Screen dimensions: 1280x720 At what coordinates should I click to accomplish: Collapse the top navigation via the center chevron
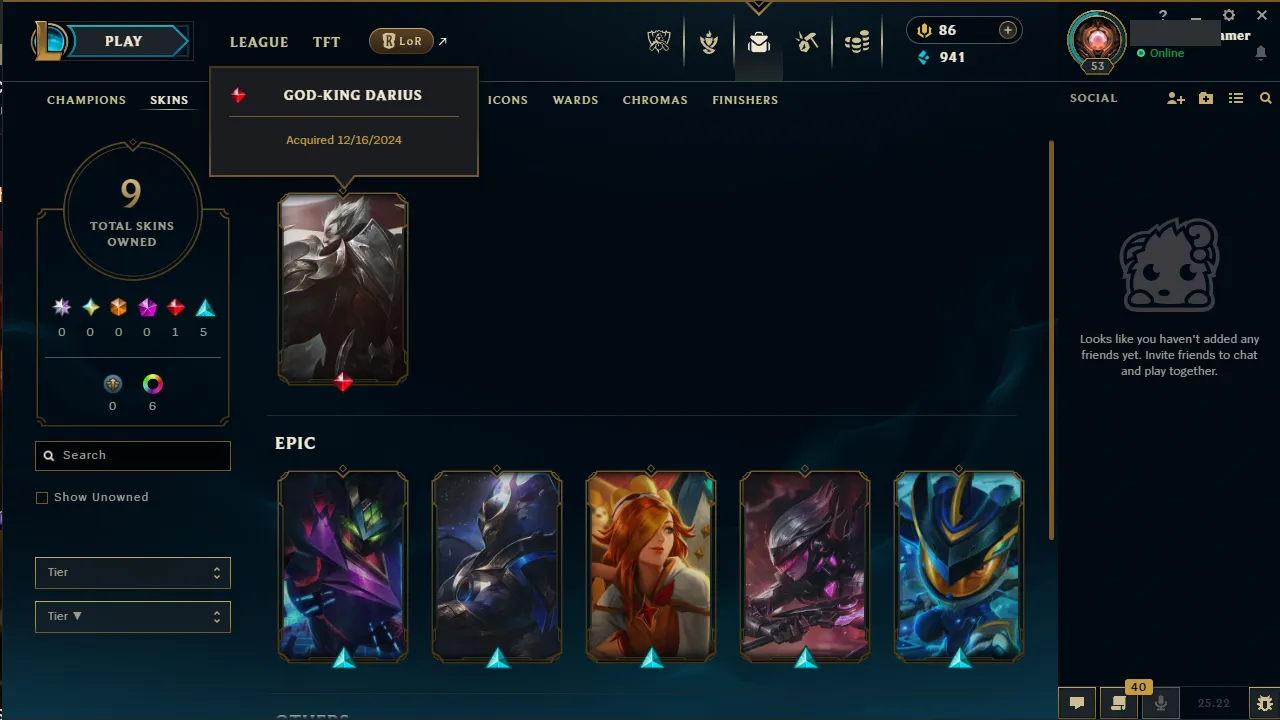coord(758,5)
